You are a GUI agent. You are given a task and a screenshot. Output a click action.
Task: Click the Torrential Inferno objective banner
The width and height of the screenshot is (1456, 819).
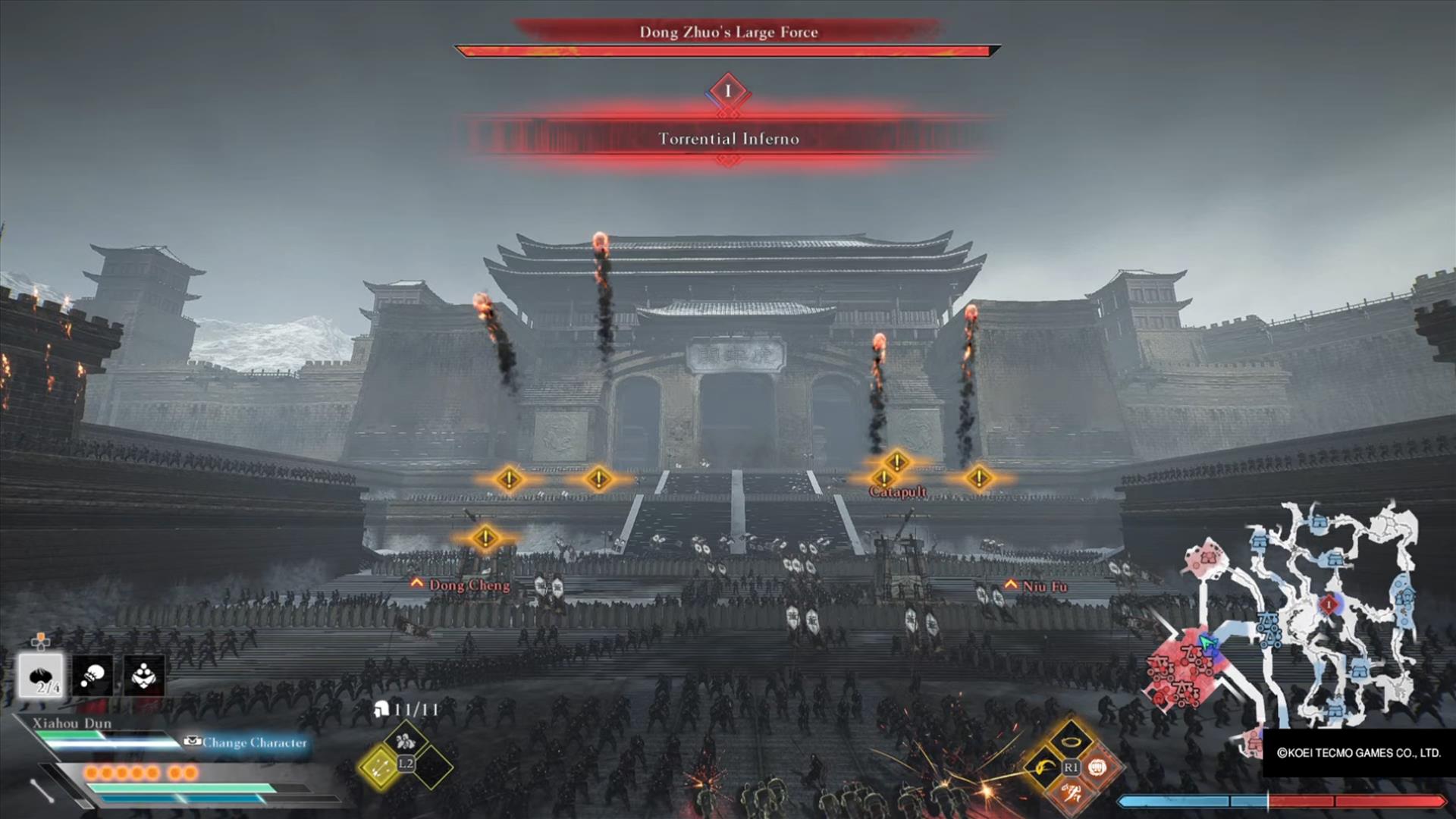pyautogui.click(x=728, y=139)
